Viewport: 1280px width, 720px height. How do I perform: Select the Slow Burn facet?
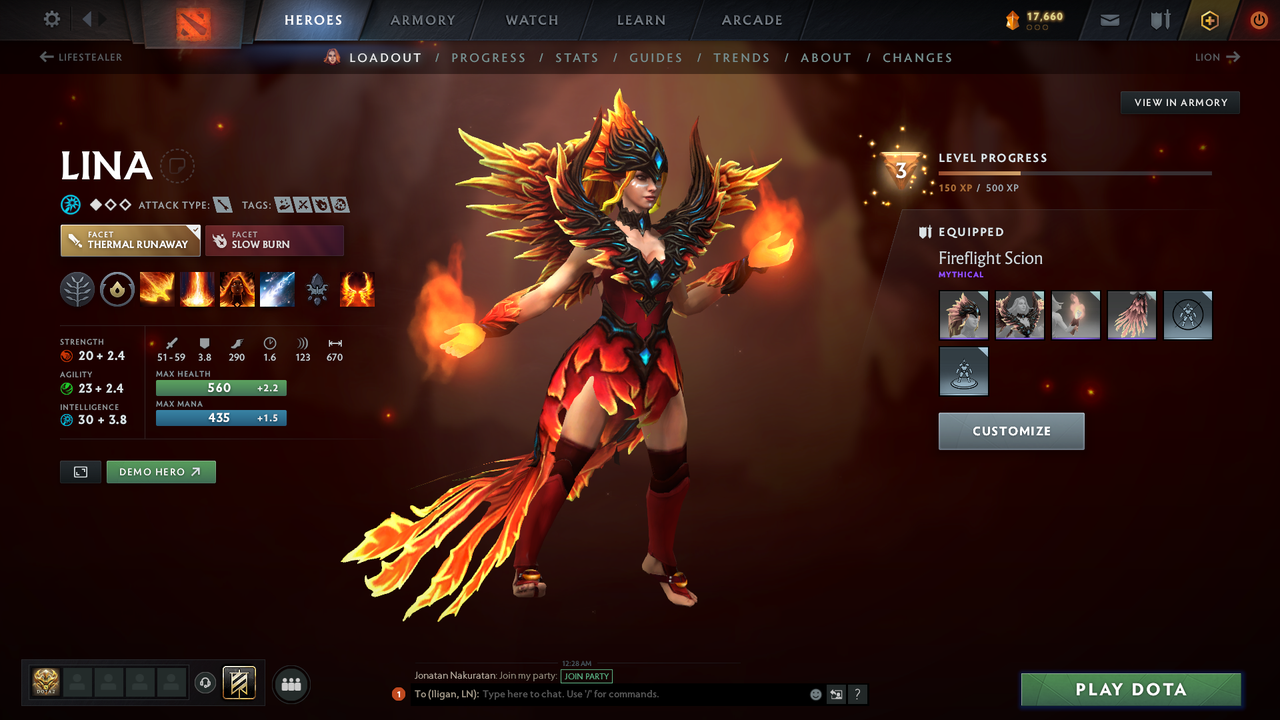(x=275, y=240)
